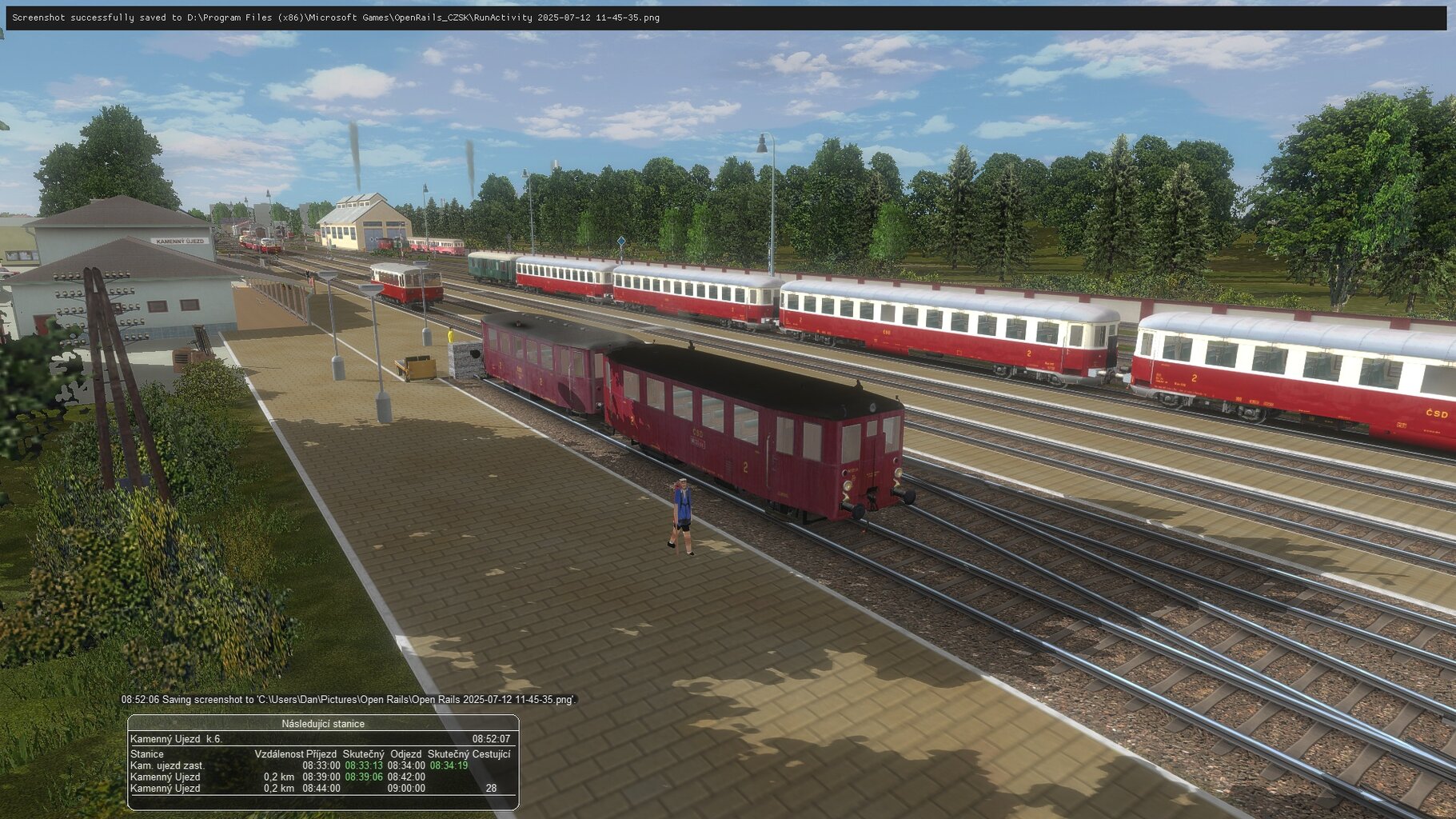
Task: Click the Následující stanice window title bar
Action: tap(323, 724)
